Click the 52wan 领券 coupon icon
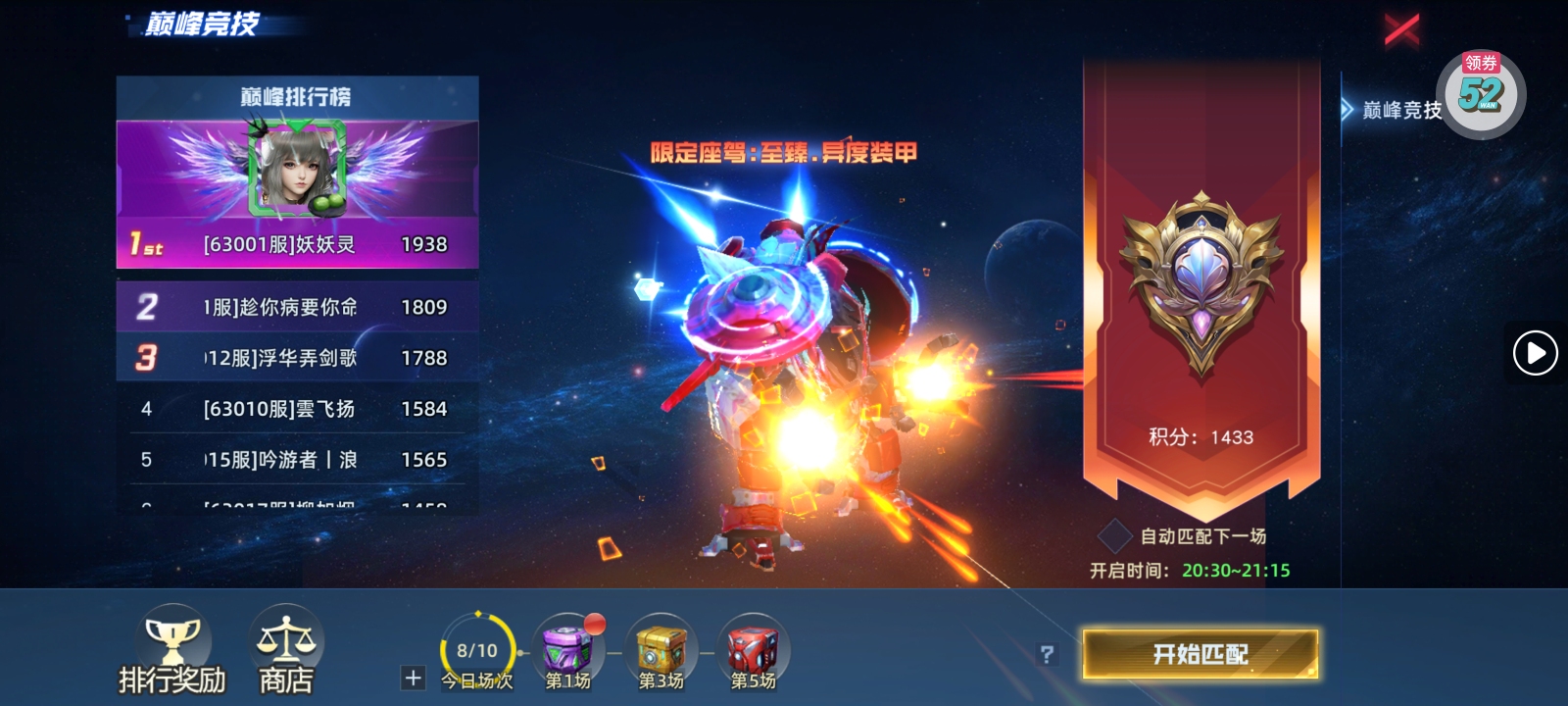1568x706 pixels. point(1480,93)
